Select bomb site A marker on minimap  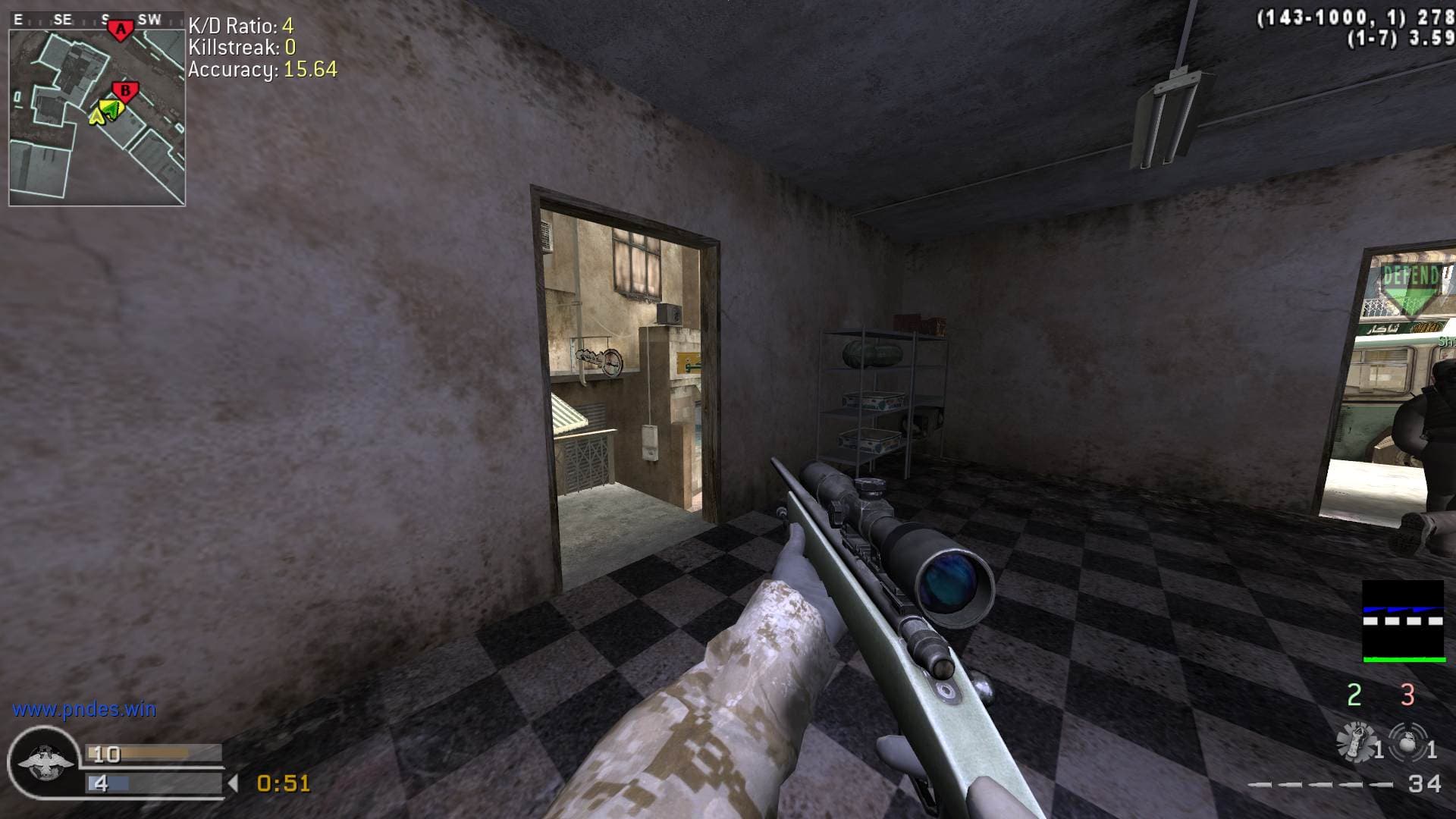tap(120, 30)
